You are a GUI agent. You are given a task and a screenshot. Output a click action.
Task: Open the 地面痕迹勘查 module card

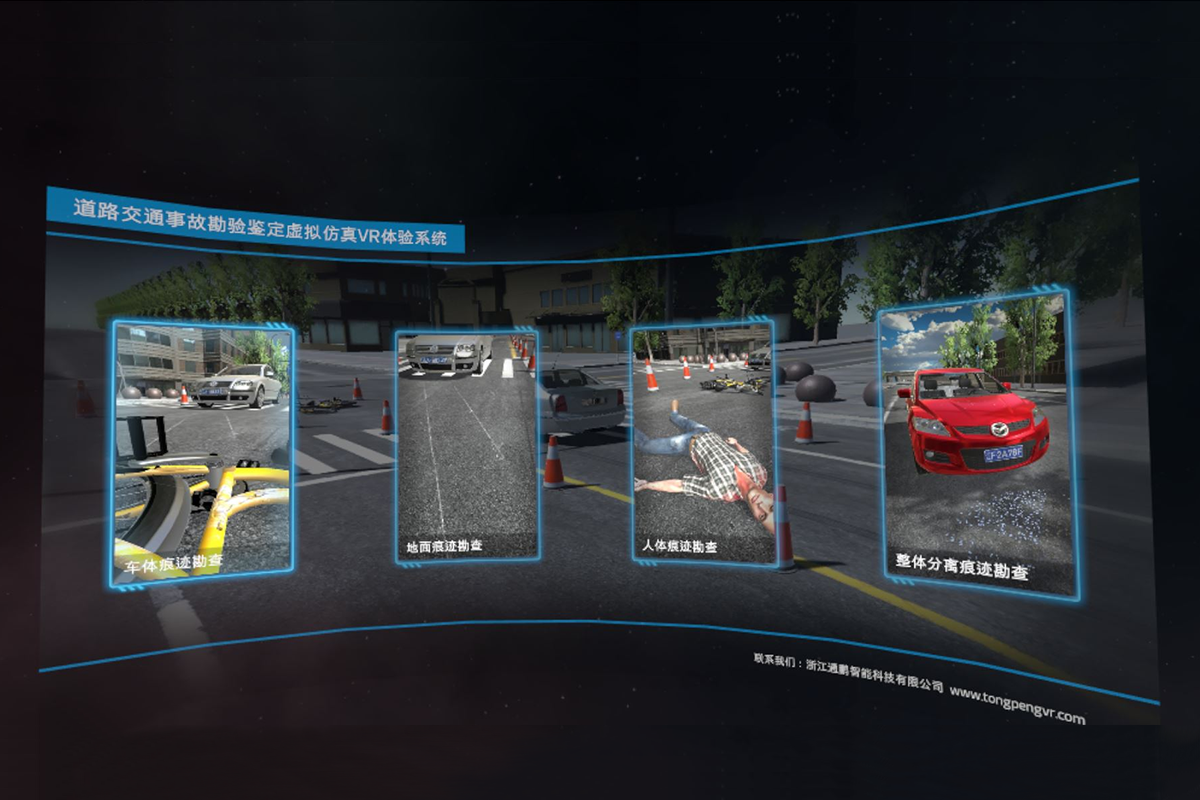[467, 446]
